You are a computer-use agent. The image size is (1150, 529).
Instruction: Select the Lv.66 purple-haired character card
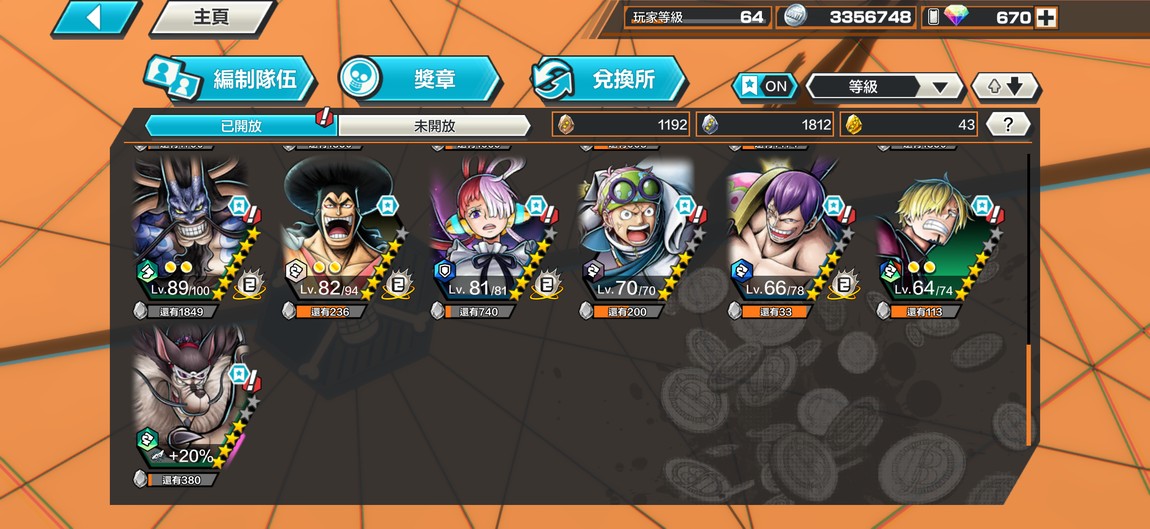point(785,232)
